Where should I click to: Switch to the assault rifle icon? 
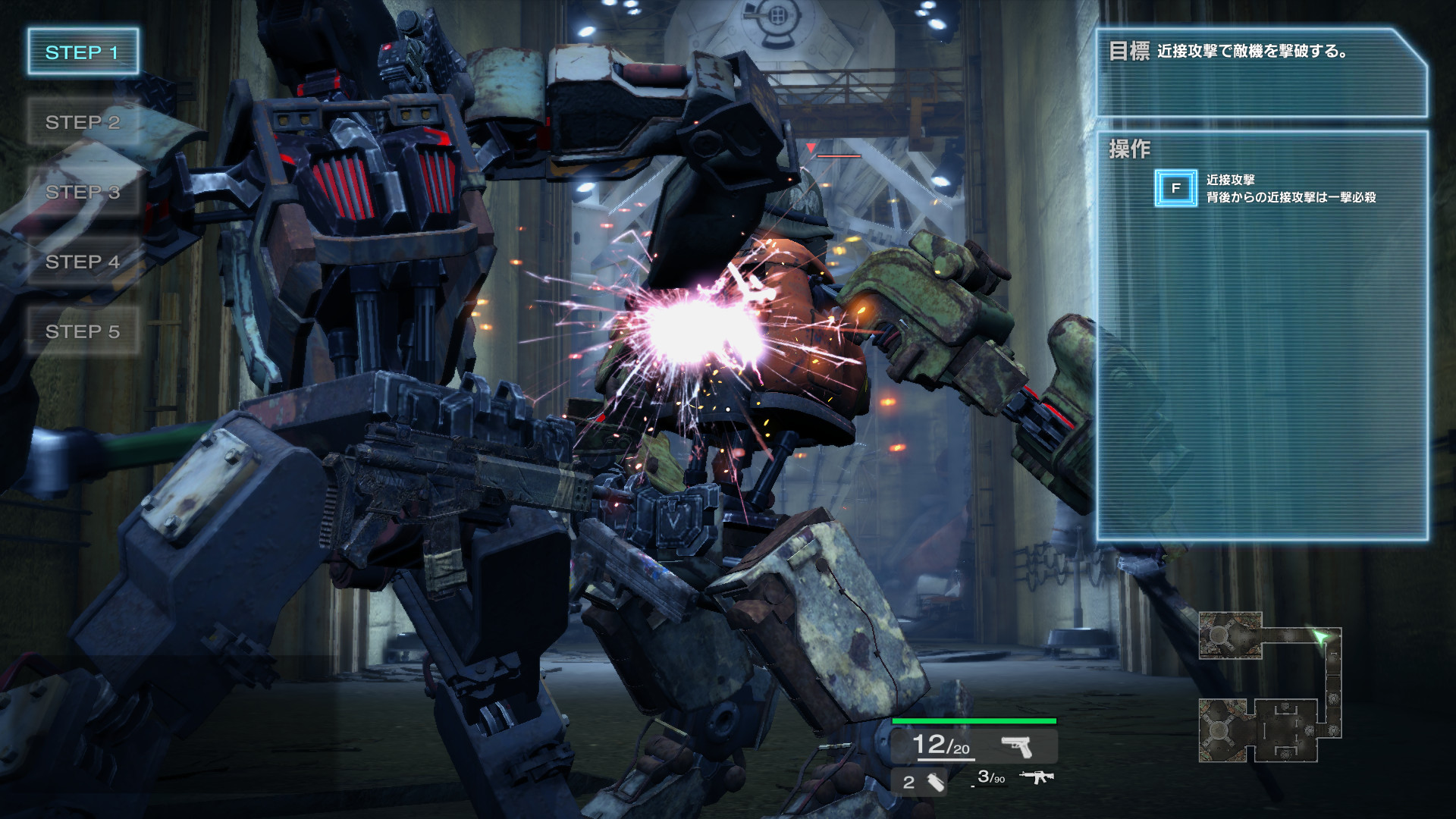click(1036, 777)
